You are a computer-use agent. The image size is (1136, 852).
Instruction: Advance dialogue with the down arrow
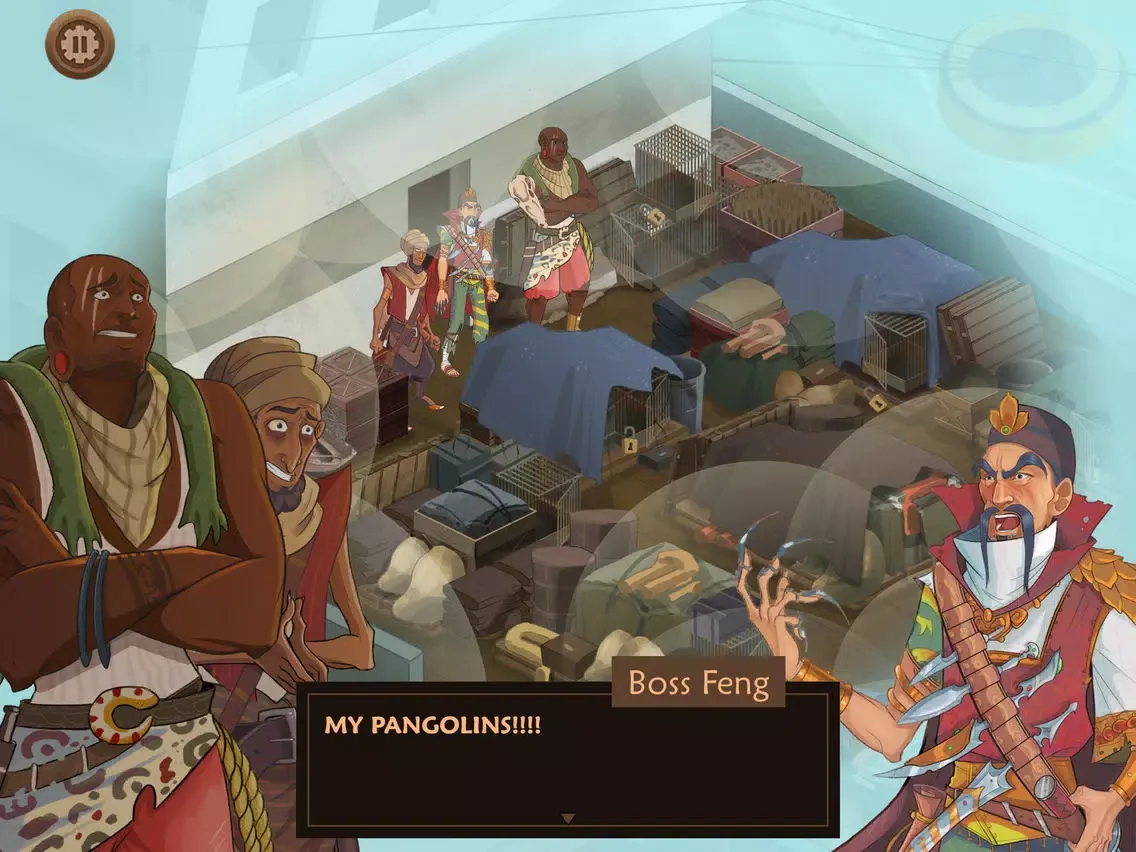pyautogui.click(x=567, y=818)
